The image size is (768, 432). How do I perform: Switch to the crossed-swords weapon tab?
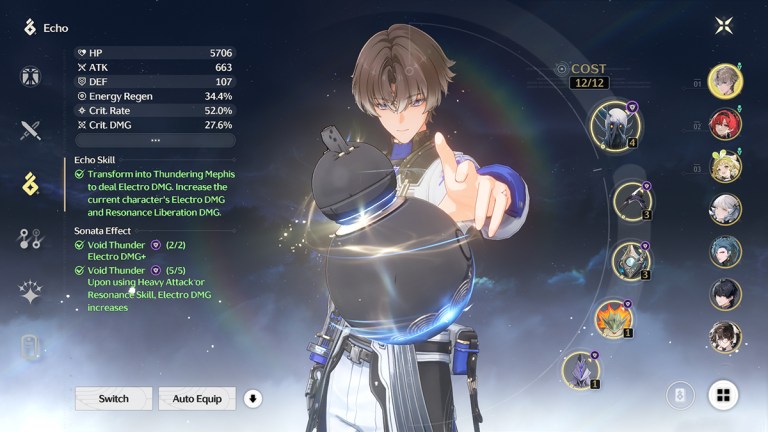coord(30,130)
